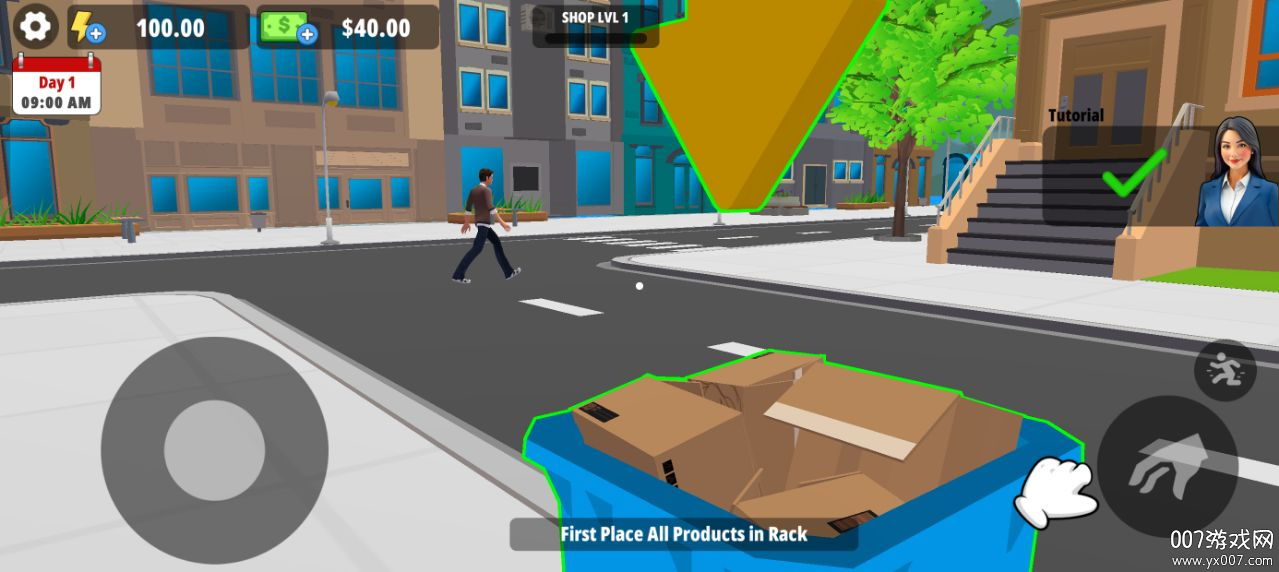Open the settings gear menu
Screen dimensions: 1279x572
click(x=35, y=26)
